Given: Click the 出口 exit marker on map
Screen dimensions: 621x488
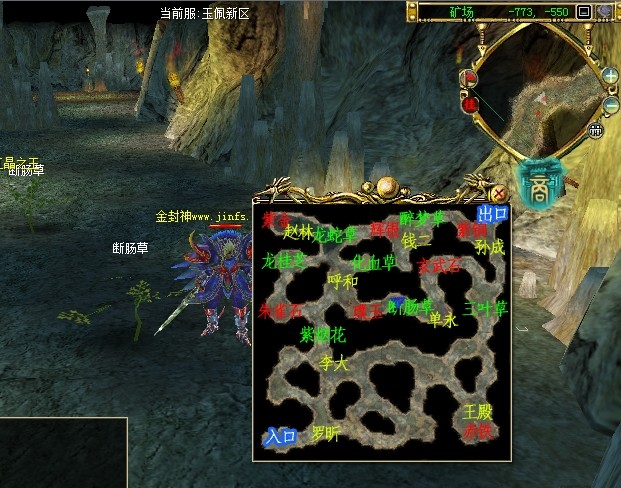Looking at the screenshot, I should (492, 214).
